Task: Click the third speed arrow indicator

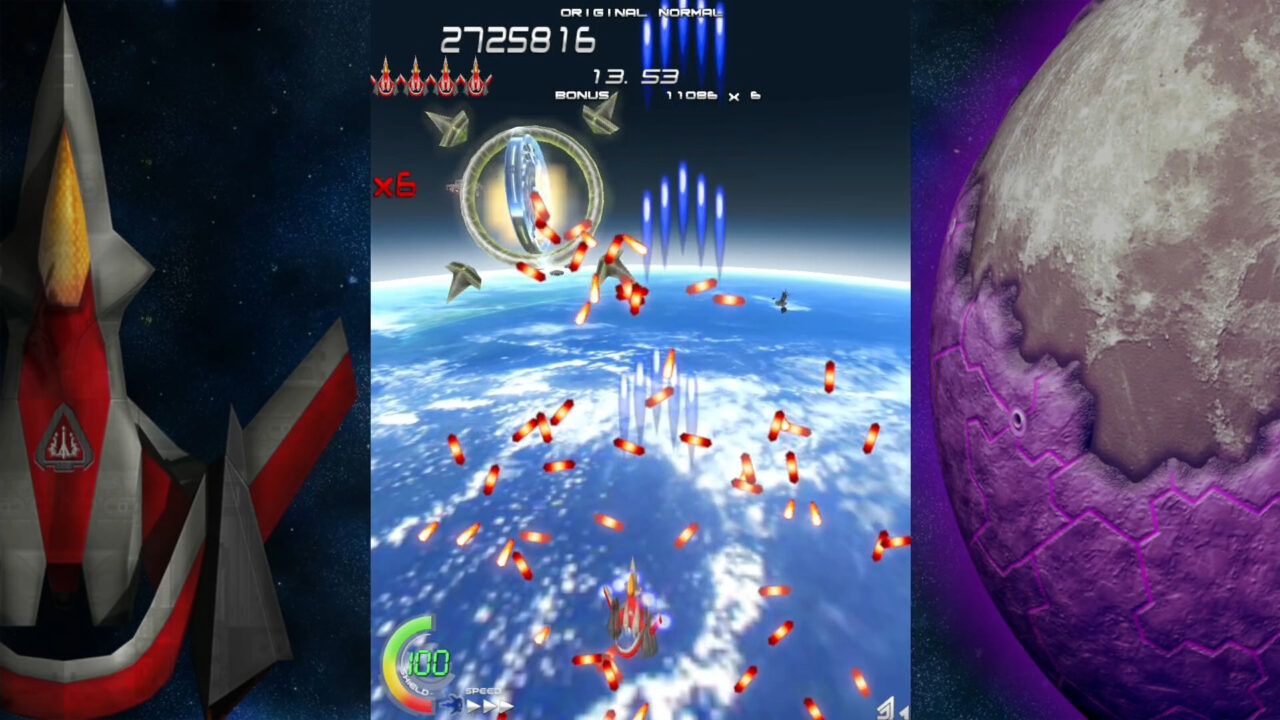Action: point(508,707)
